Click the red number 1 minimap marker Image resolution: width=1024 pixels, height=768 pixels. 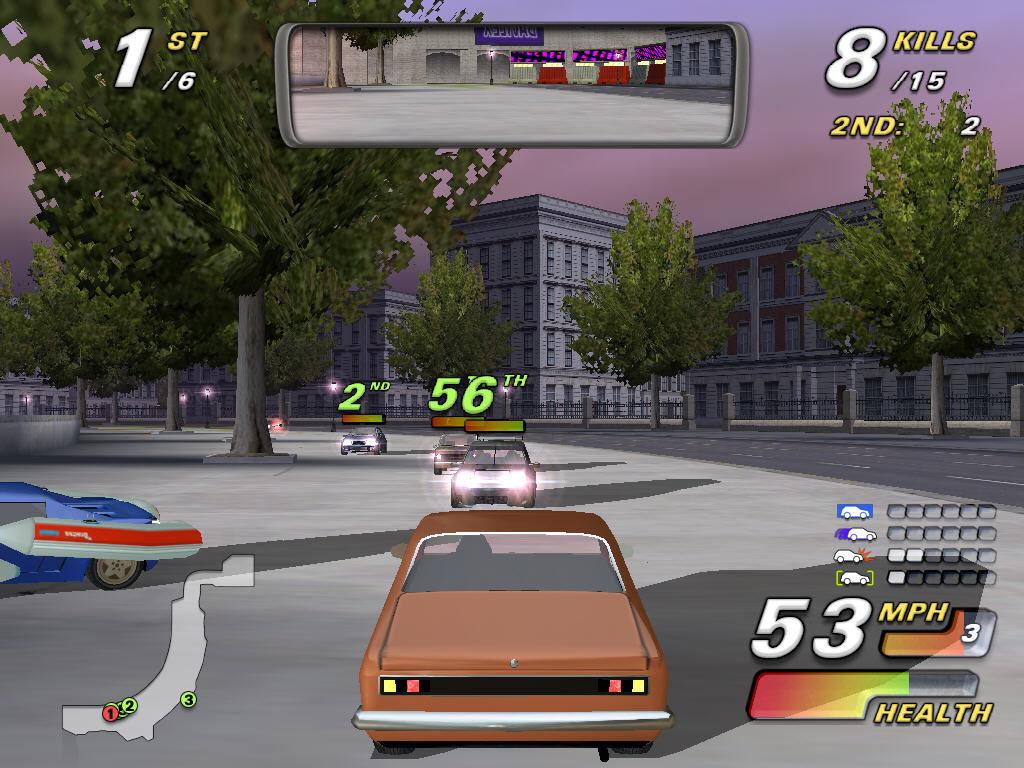click(x=110, y=713)
